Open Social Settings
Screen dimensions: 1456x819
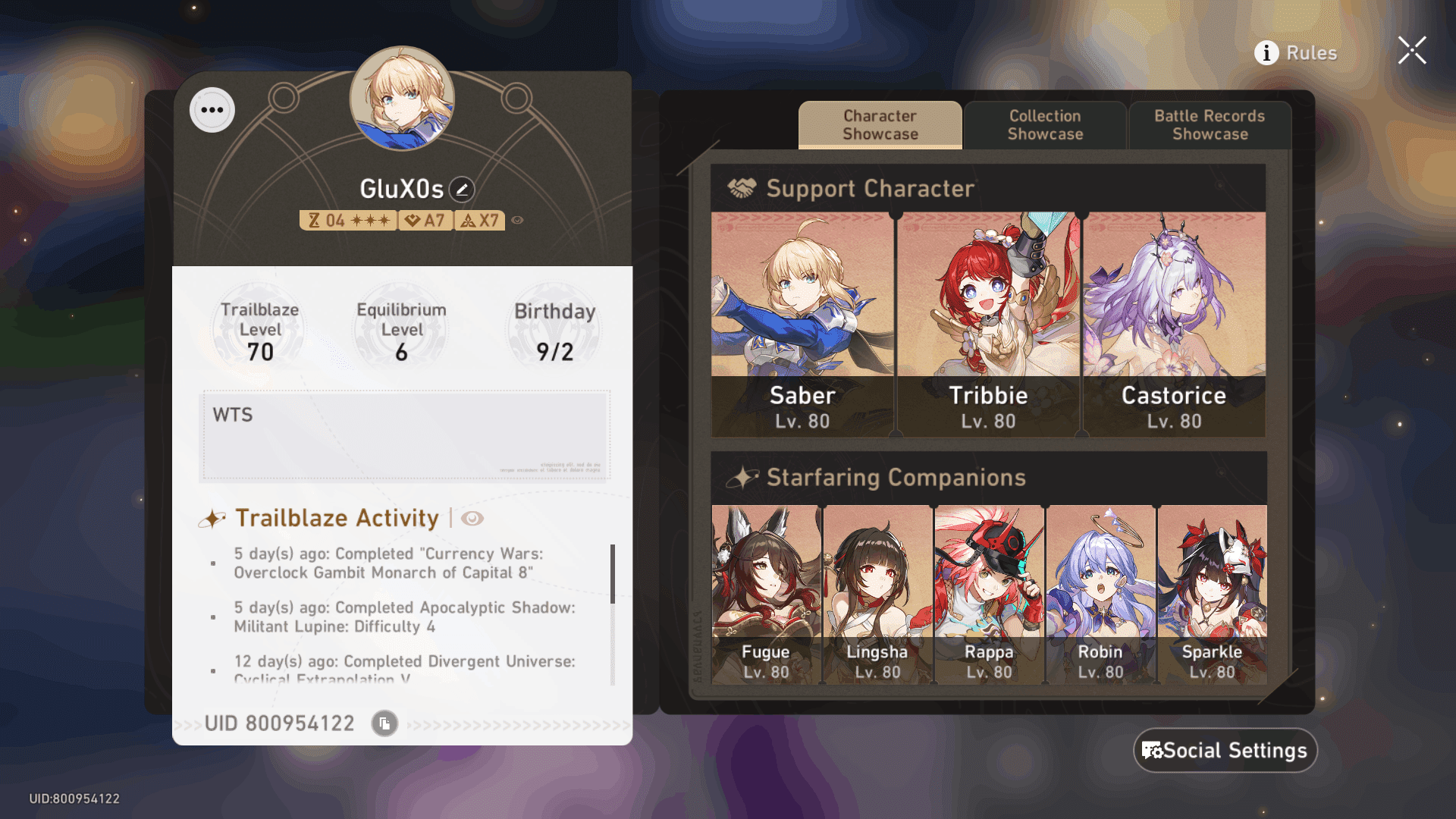tap(1224, 751)
